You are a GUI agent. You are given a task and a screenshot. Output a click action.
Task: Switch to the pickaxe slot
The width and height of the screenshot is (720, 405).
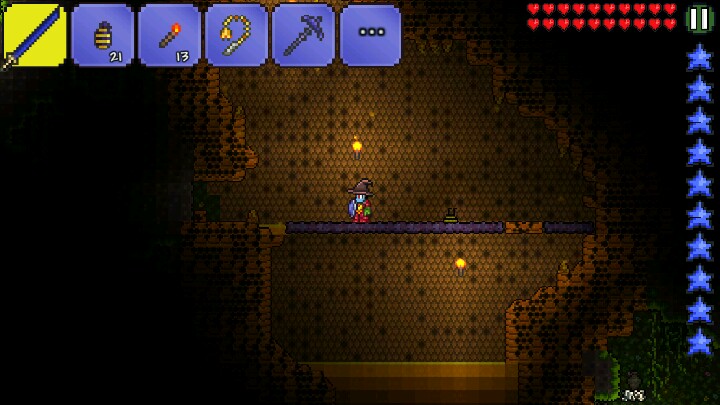pos(303,36)
